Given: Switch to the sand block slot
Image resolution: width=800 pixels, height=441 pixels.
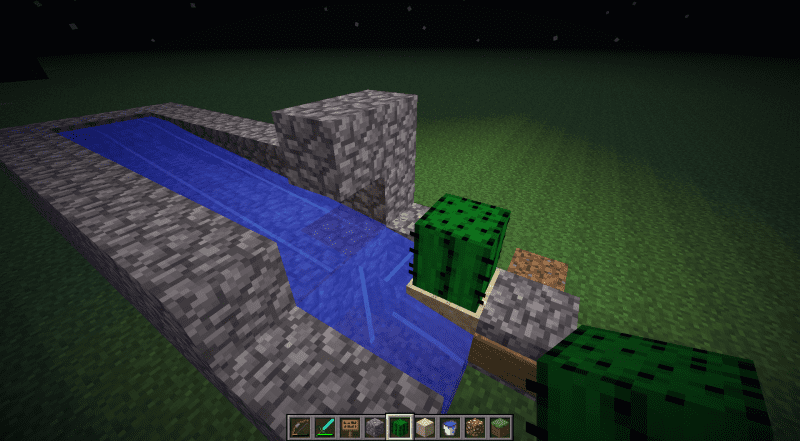Looking at the screenshot, I should (x=425, y=427).
